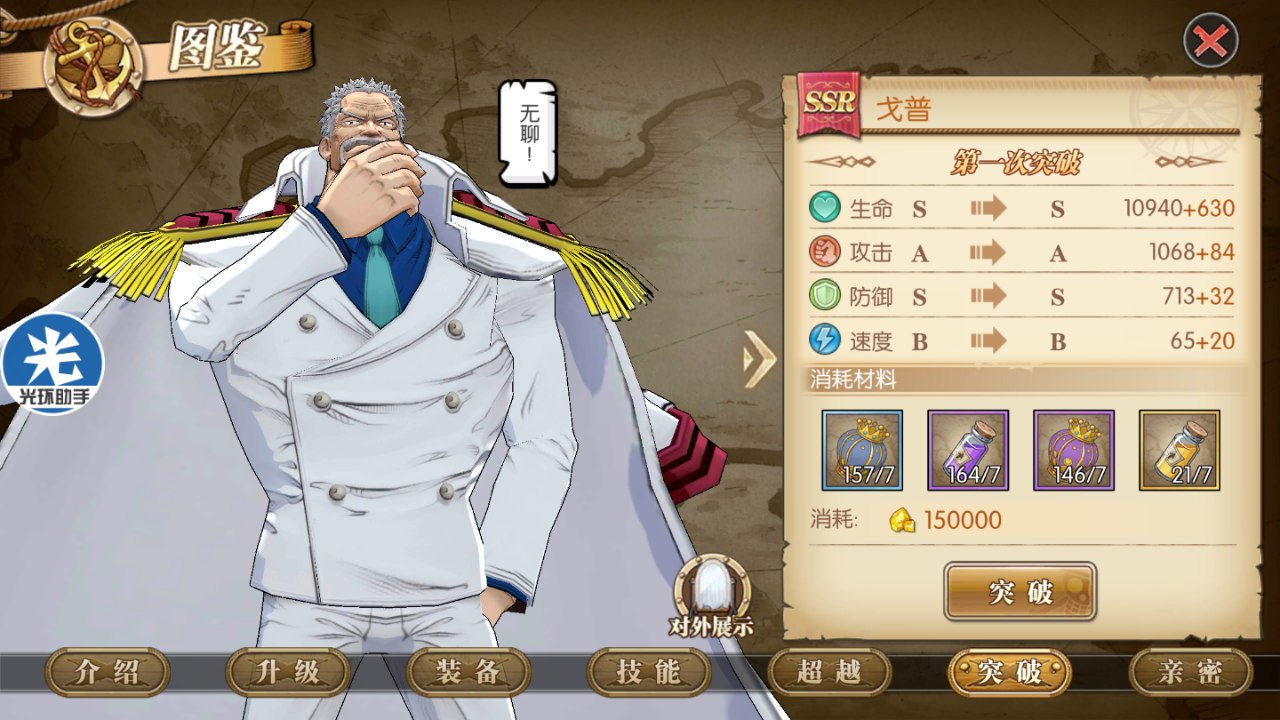Open the 升级 tab

coord(288,672)
